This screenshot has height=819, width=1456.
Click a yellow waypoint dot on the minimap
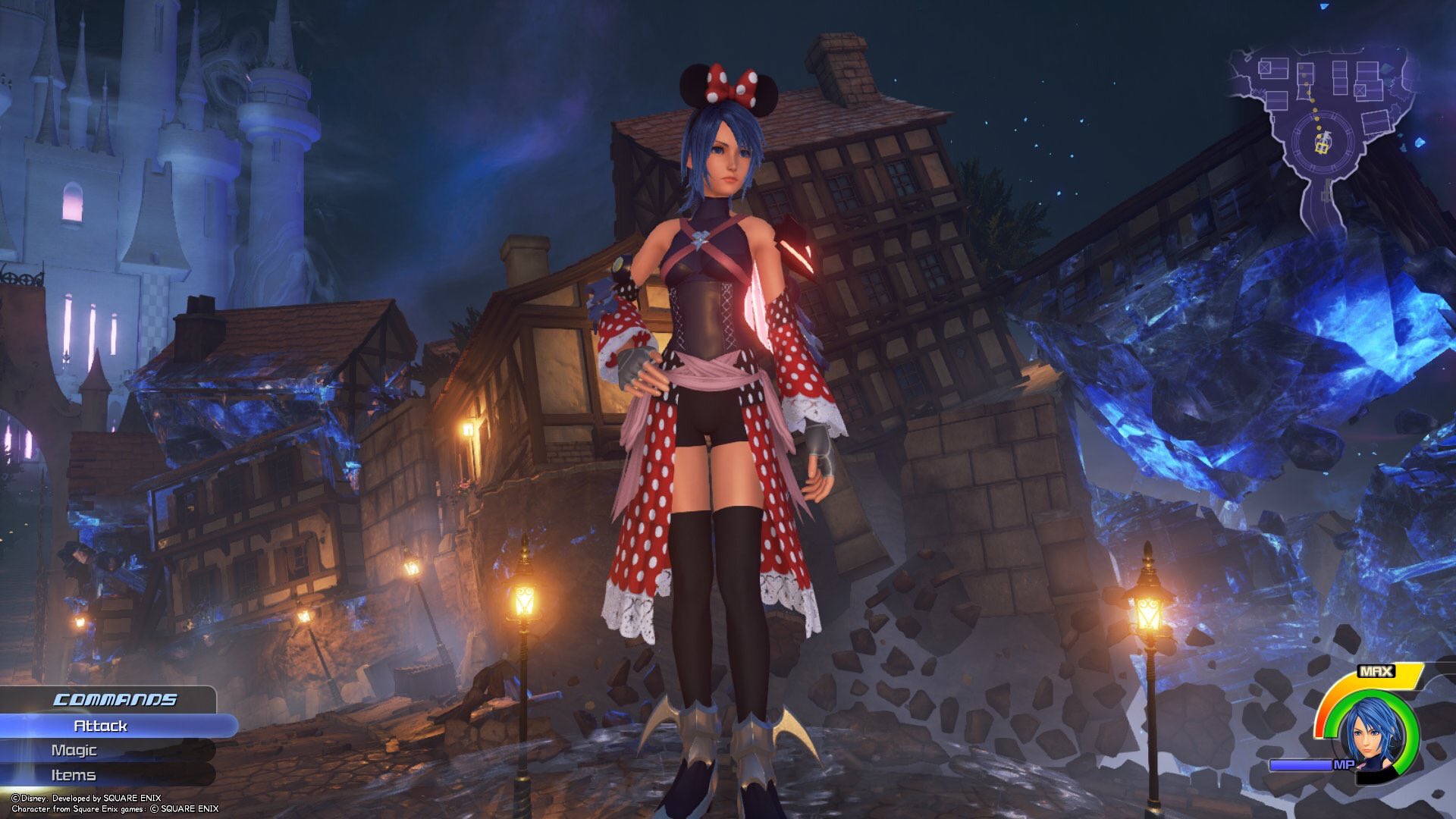1313,109
